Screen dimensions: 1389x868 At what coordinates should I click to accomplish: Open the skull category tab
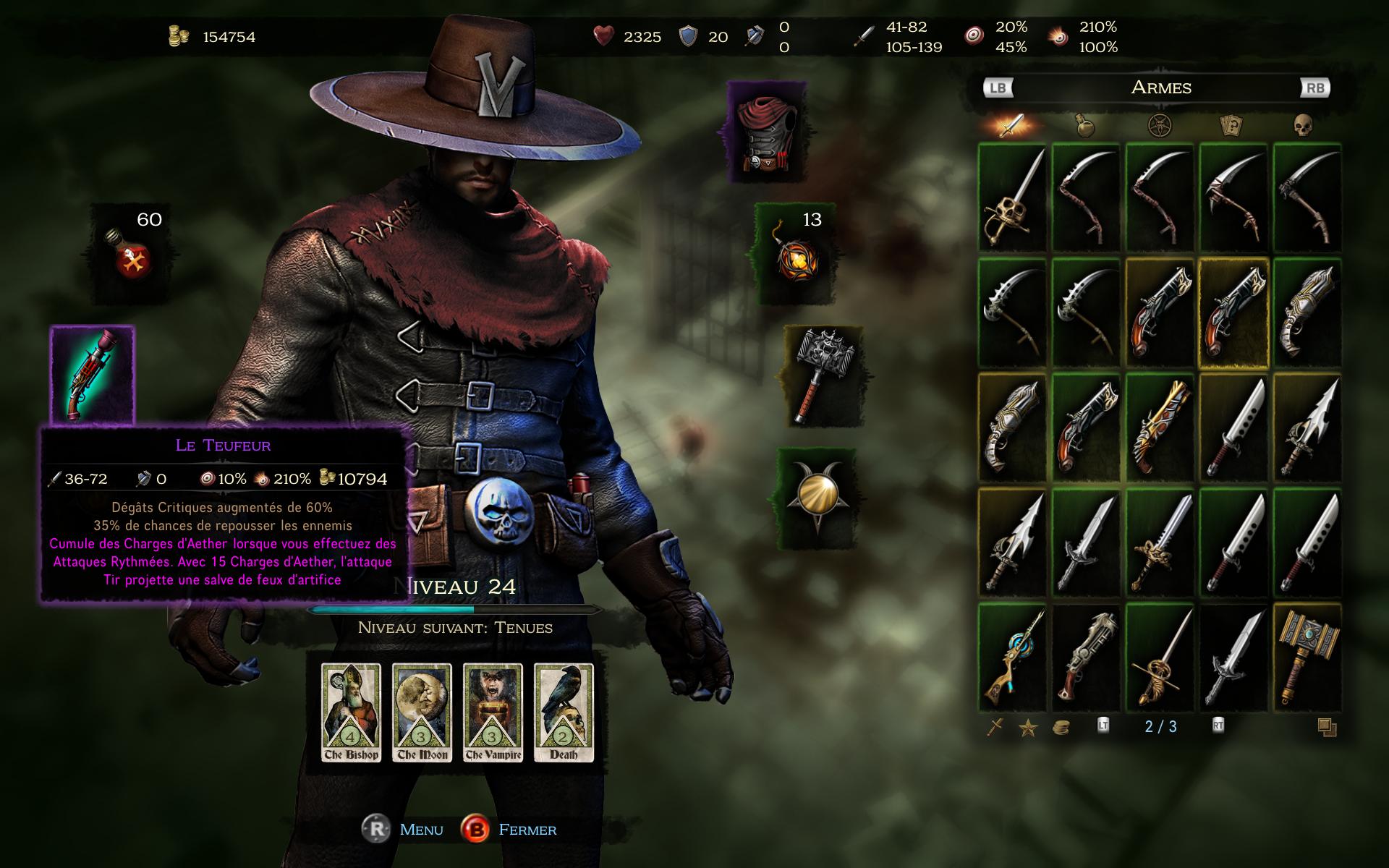coord(1303,126)
